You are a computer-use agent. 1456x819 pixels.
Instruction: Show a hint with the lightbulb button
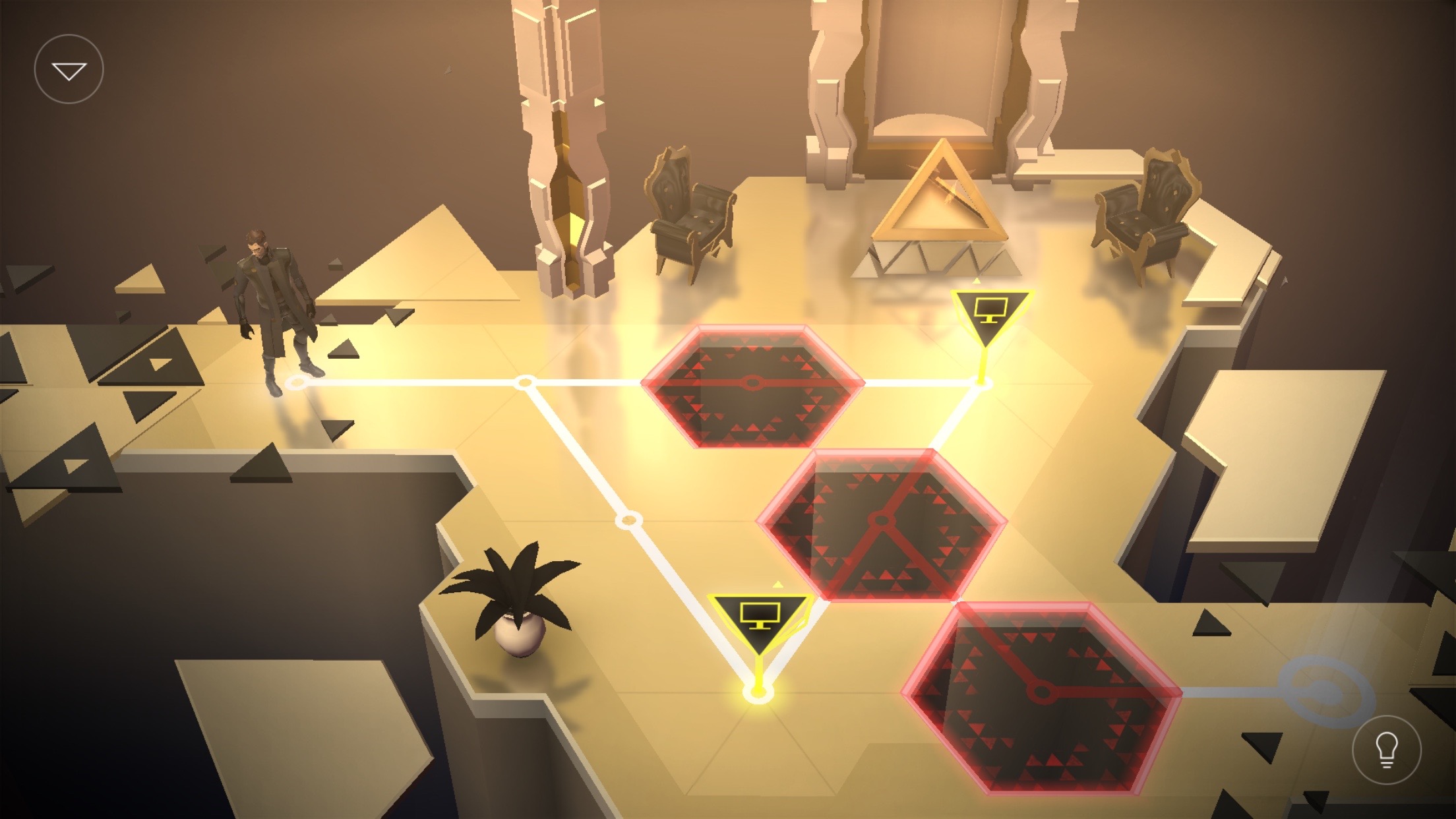click(1386, 750)
